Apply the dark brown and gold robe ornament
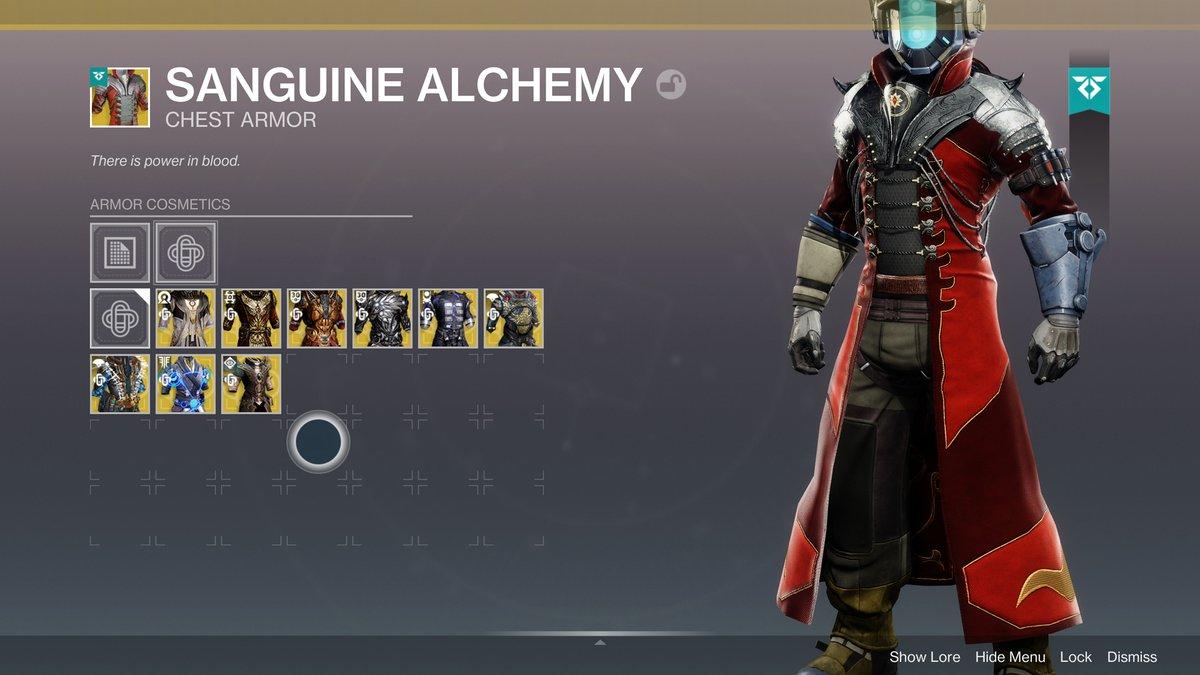The height and width of the screenshot is (675, 1200). 251,318
